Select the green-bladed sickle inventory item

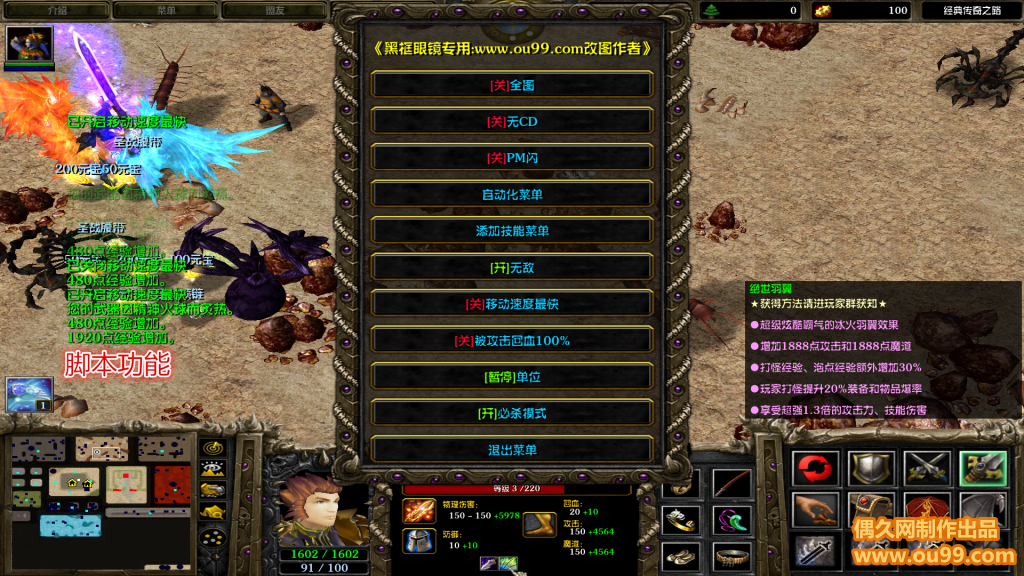pyautogui.click(x=731, y=520)
